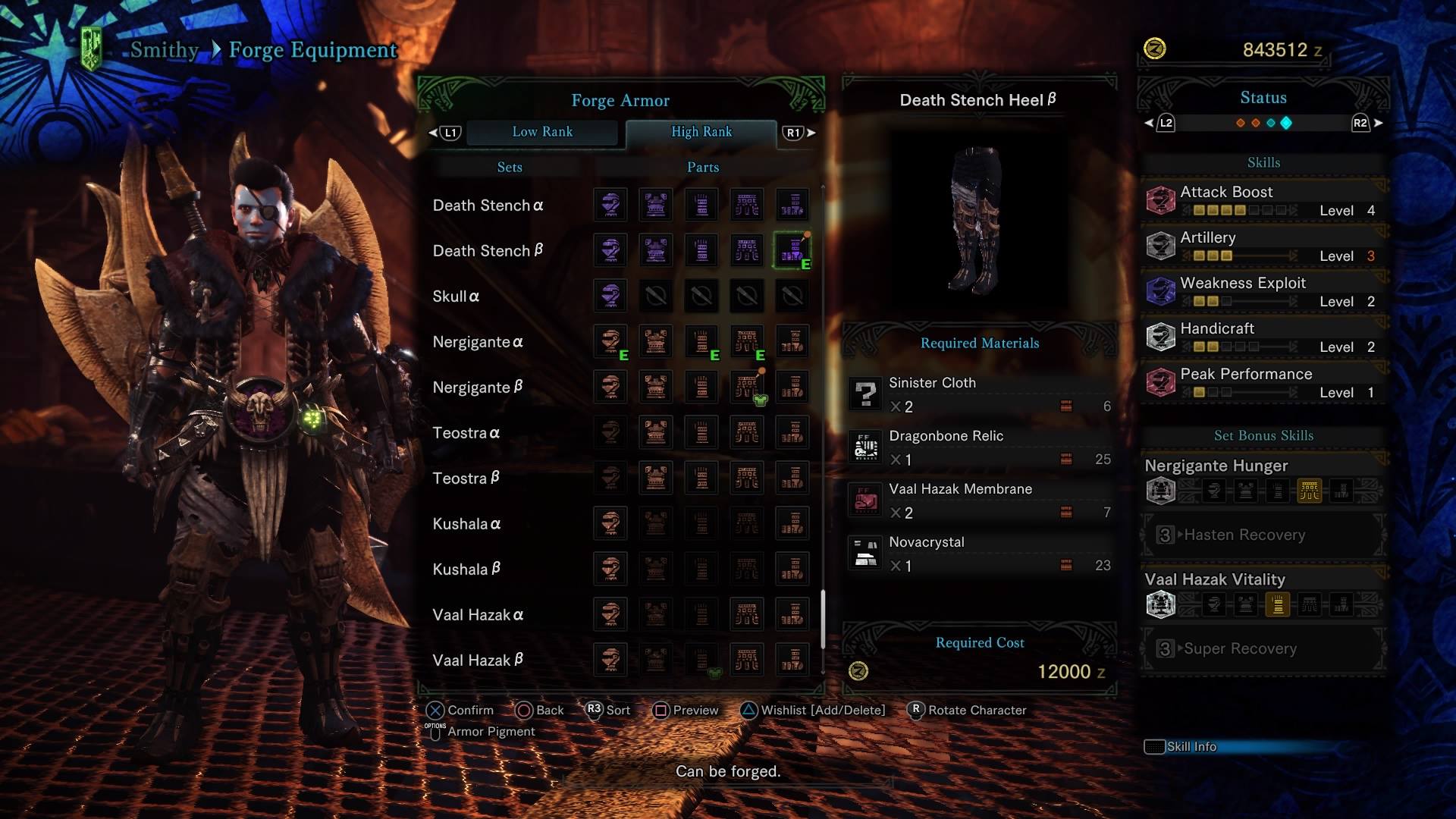
Task: Open the Parts tab
Action: click(x=701, y=167)
